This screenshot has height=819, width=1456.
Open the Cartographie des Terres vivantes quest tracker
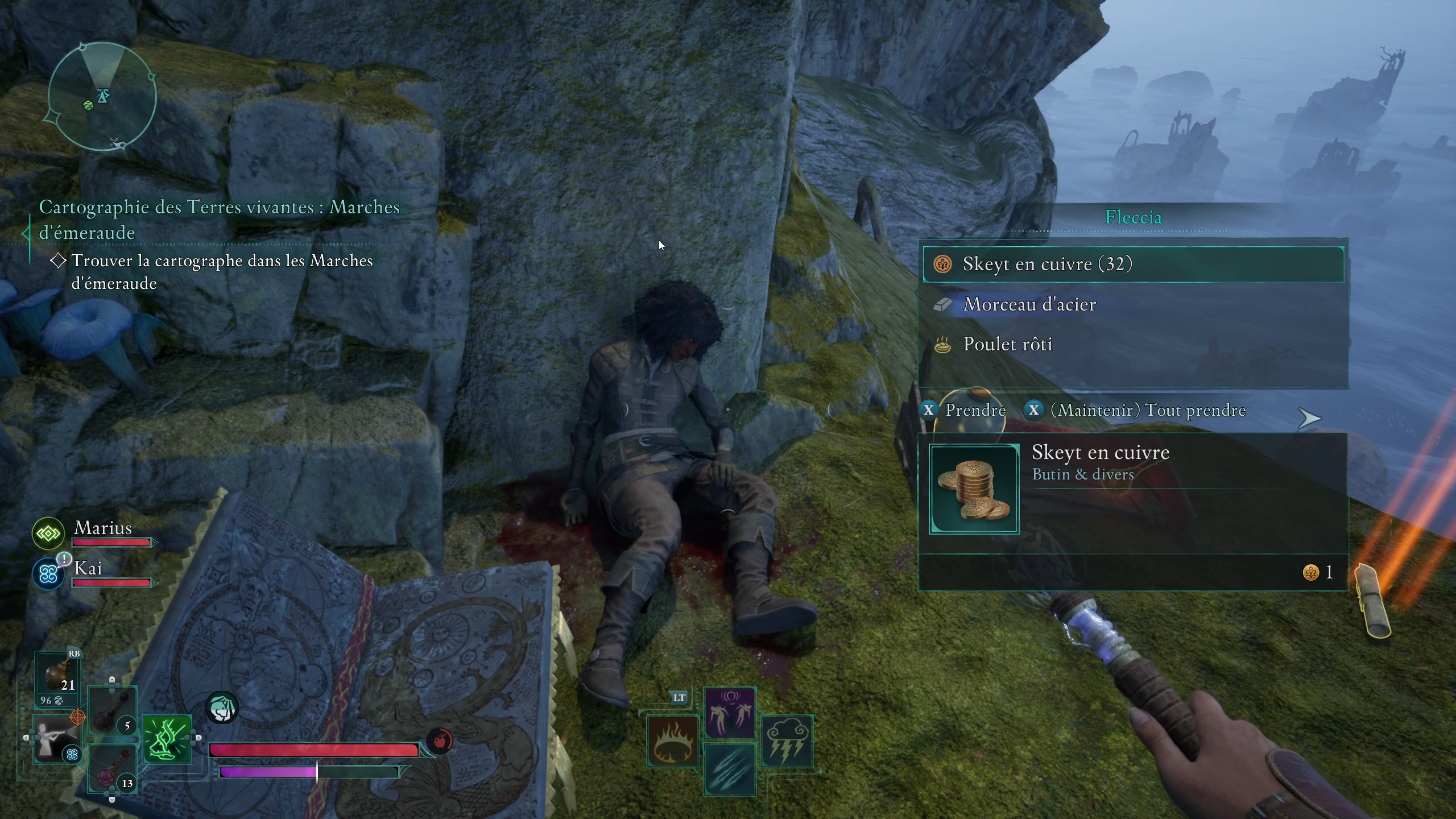coord(219,220)
